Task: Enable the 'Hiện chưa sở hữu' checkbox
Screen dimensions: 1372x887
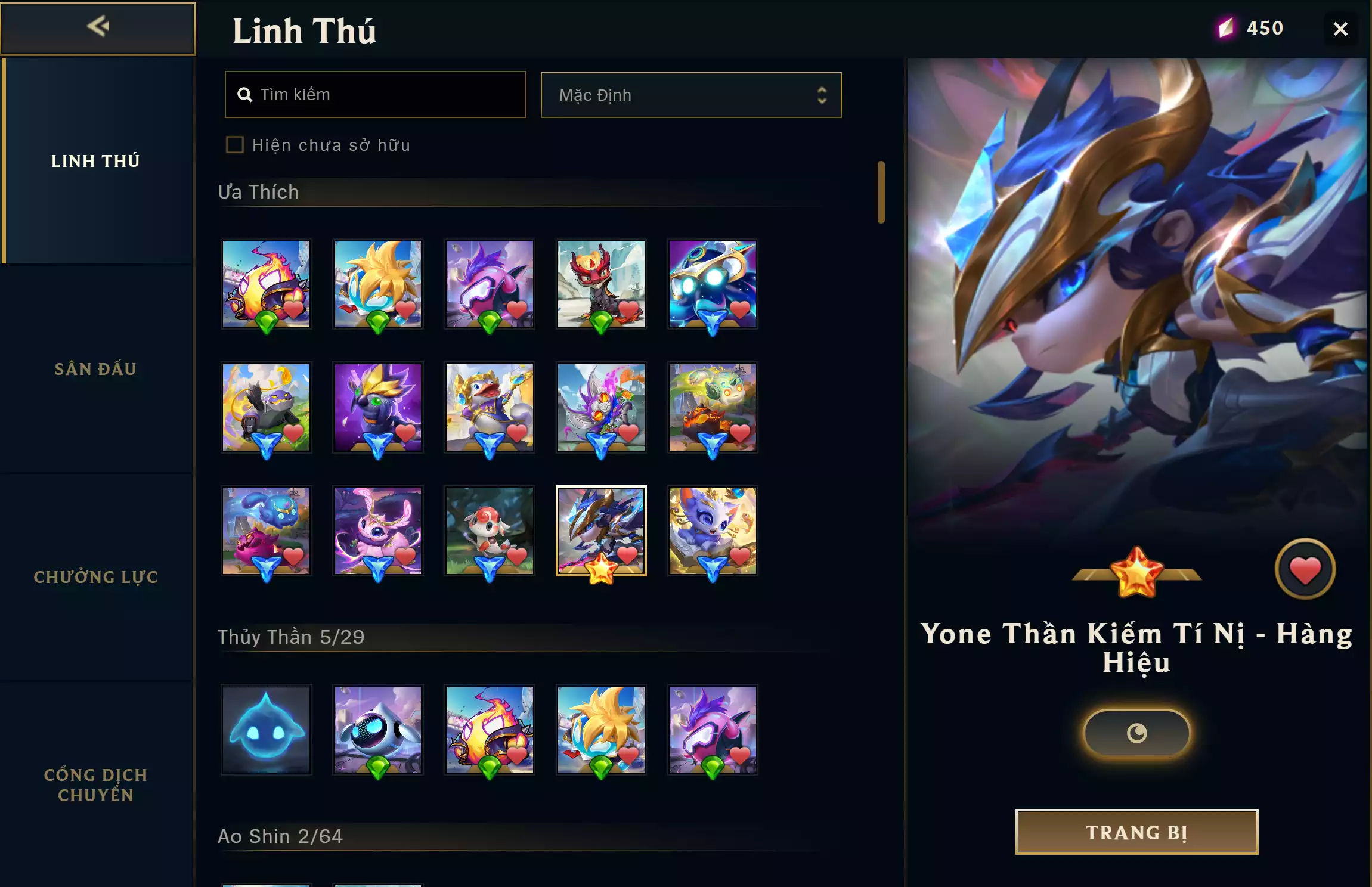Action: point(234,144)
